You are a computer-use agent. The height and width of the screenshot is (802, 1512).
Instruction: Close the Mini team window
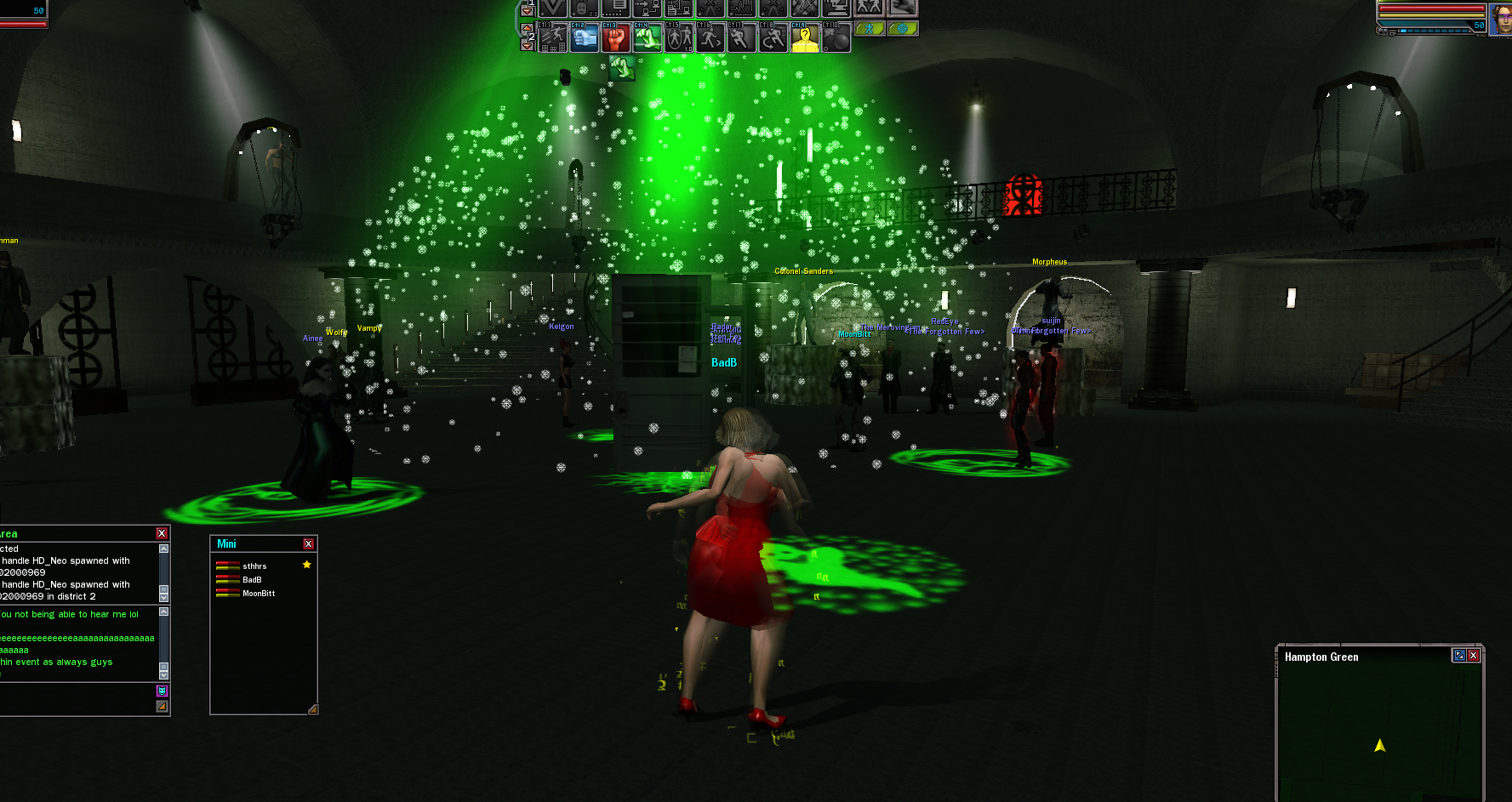(308, 543)
